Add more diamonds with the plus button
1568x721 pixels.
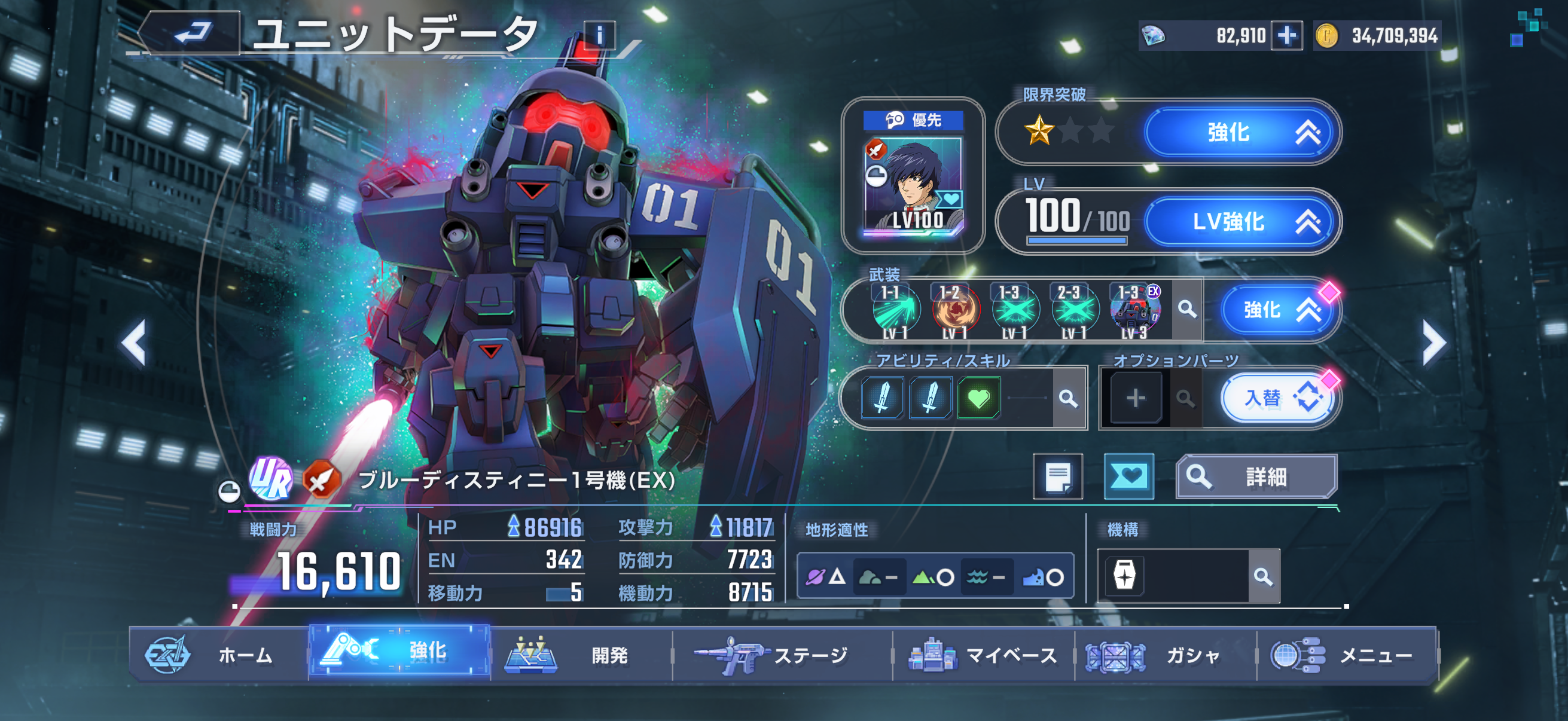1286,35
